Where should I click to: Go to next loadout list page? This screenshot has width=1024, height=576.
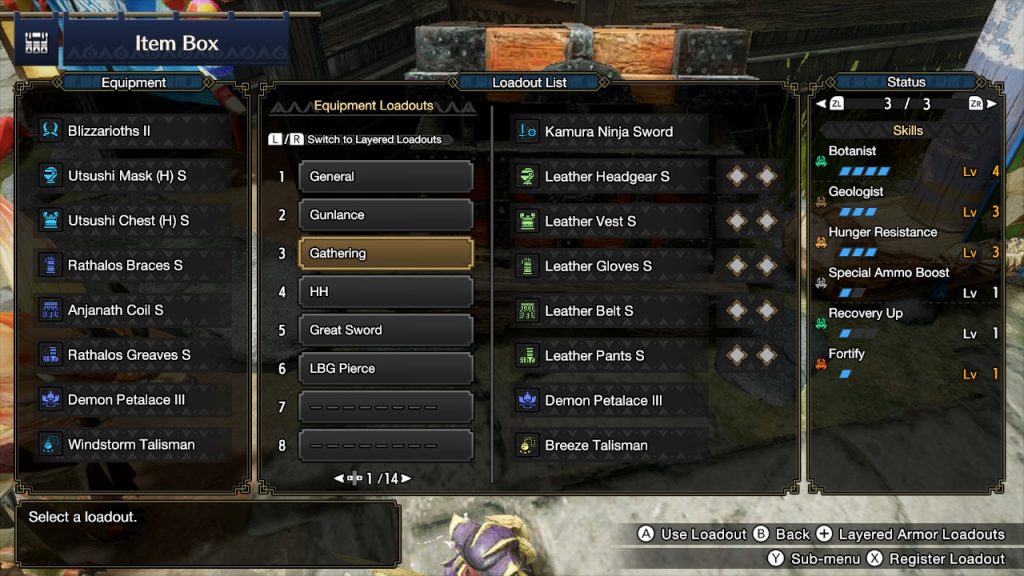406,479
